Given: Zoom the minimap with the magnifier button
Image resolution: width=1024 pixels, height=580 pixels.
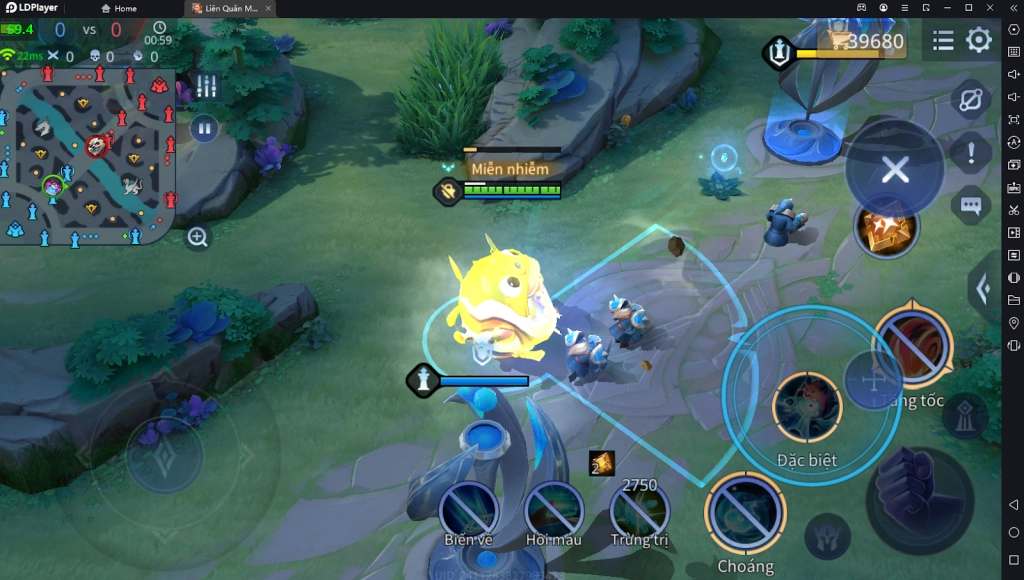Looking at the screenshot, I should pyautogui.click(x=198, y=237).
